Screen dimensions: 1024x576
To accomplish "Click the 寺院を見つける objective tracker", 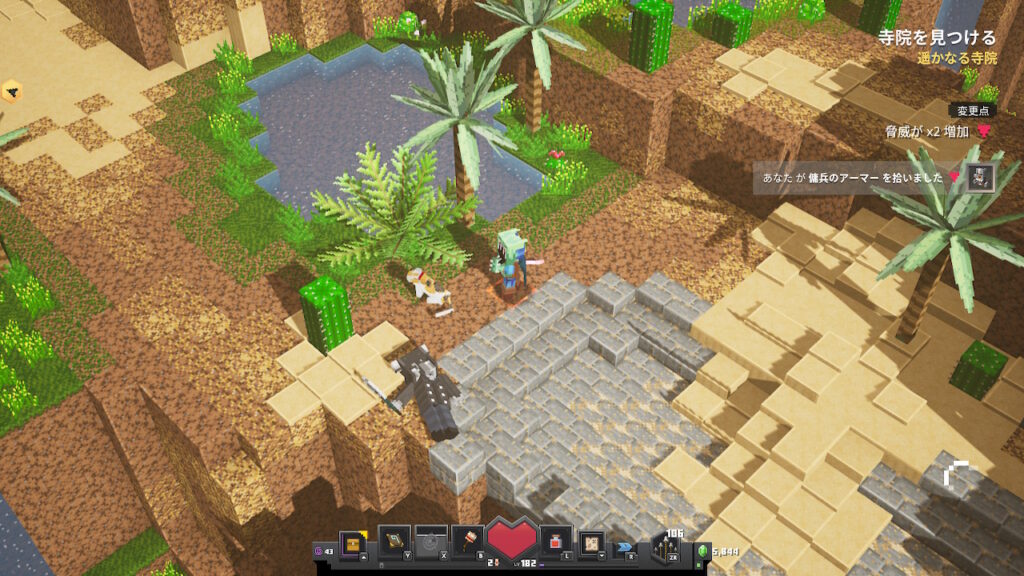I will pos(936,38).
